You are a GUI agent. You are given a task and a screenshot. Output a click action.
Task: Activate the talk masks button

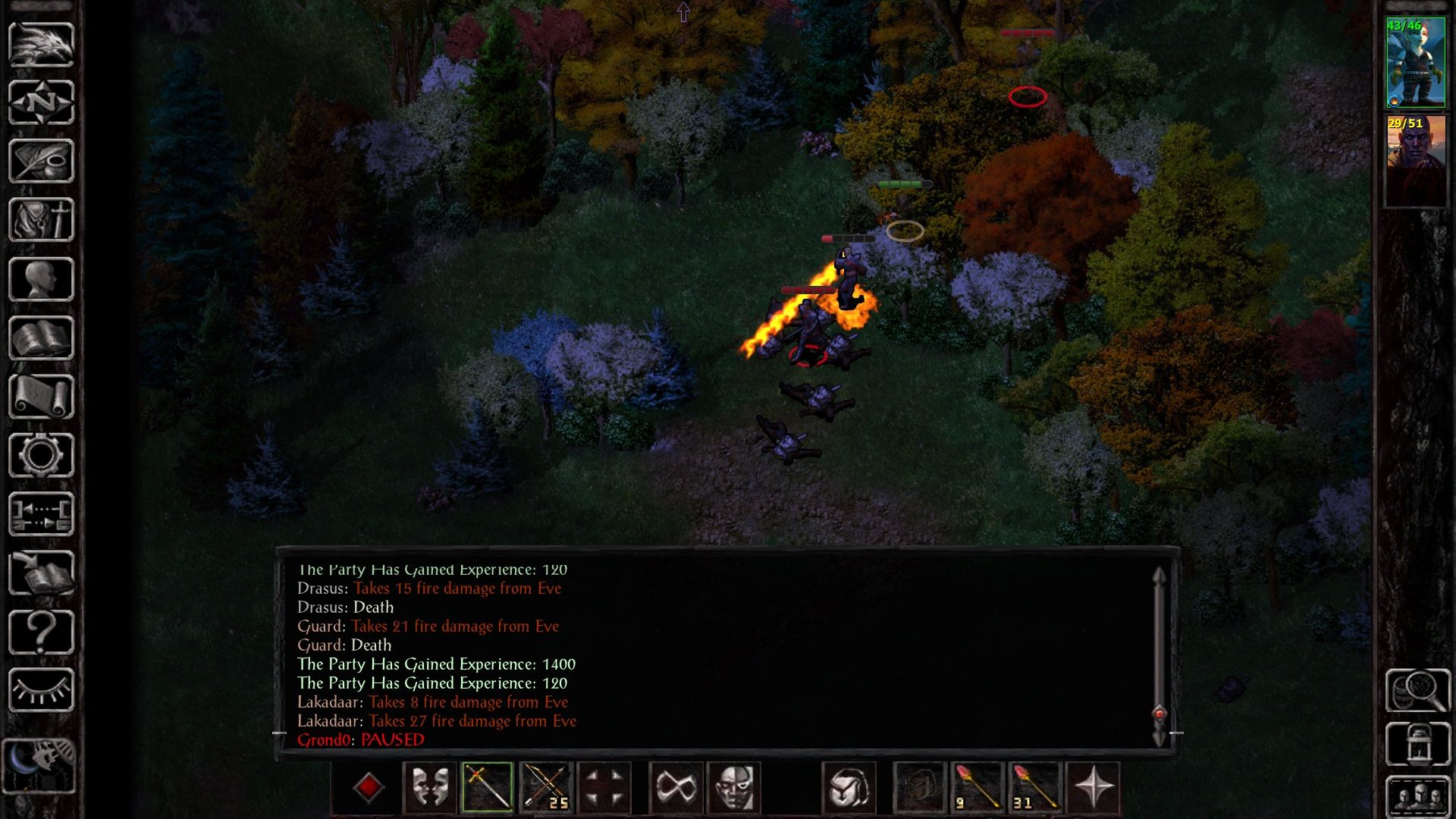click(x=430, y=787)
